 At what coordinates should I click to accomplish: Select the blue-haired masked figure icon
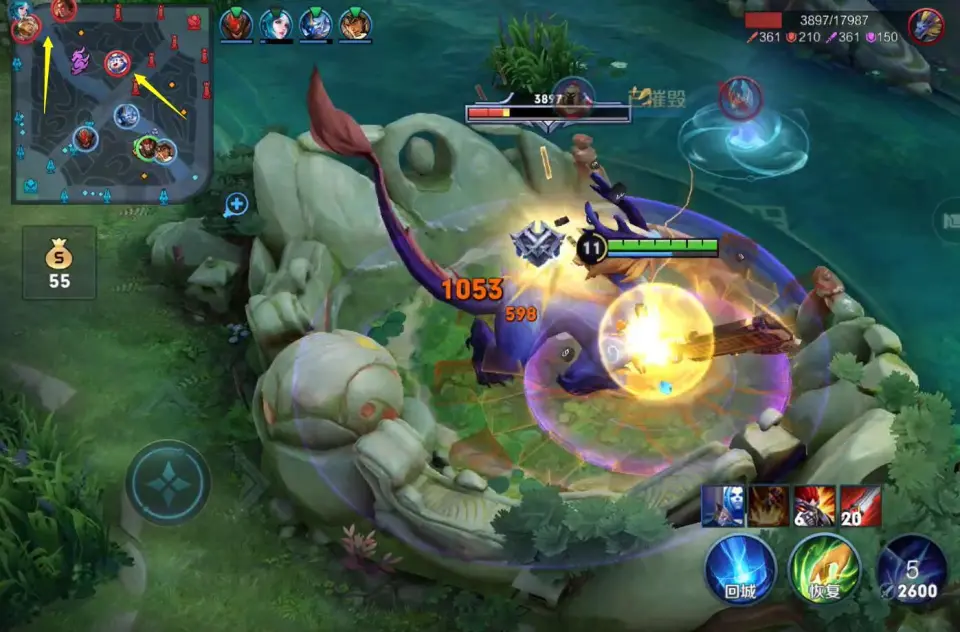click(722, 506)
